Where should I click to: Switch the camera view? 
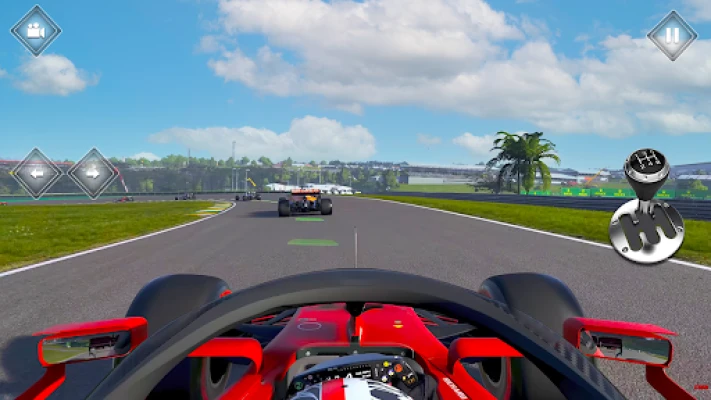[x=36, y=31]
